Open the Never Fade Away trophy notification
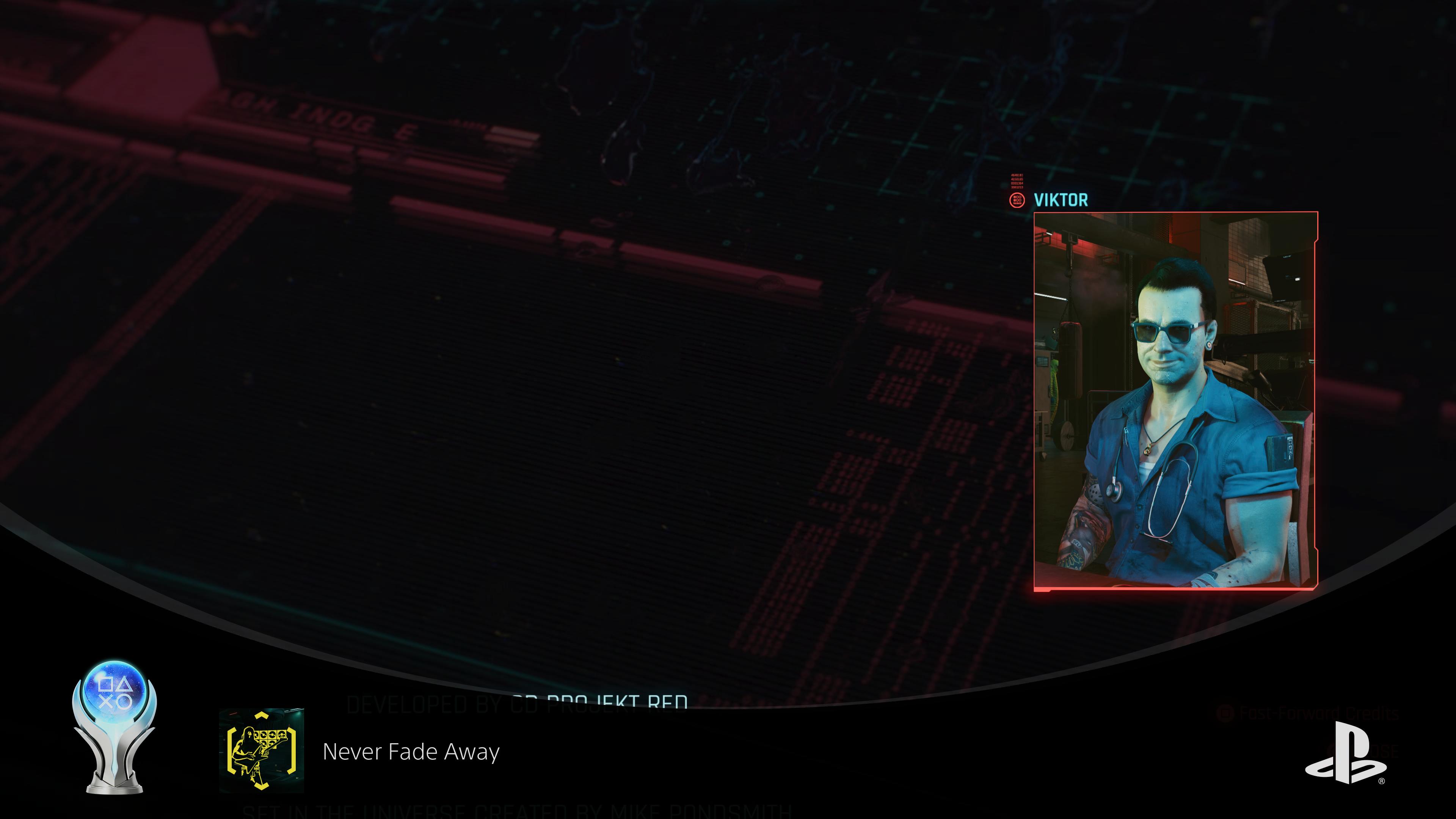Screen dimensions: 1456x819 411,752
